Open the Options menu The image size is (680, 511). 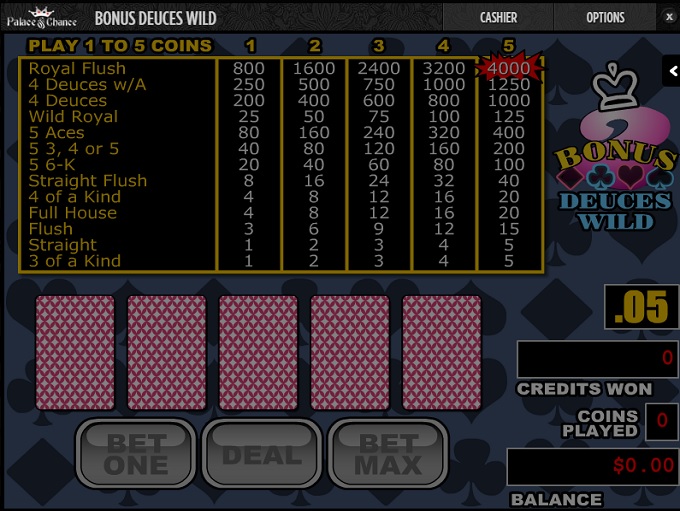(605, 17)
